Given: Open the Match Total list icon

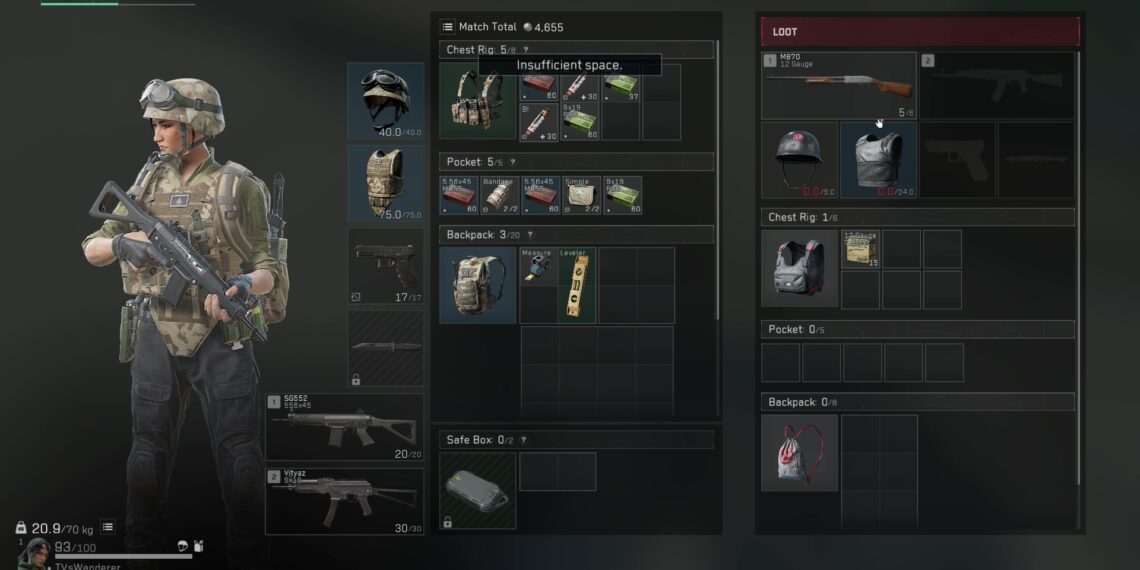Looking at the screenshot, I should click(447, 27).
